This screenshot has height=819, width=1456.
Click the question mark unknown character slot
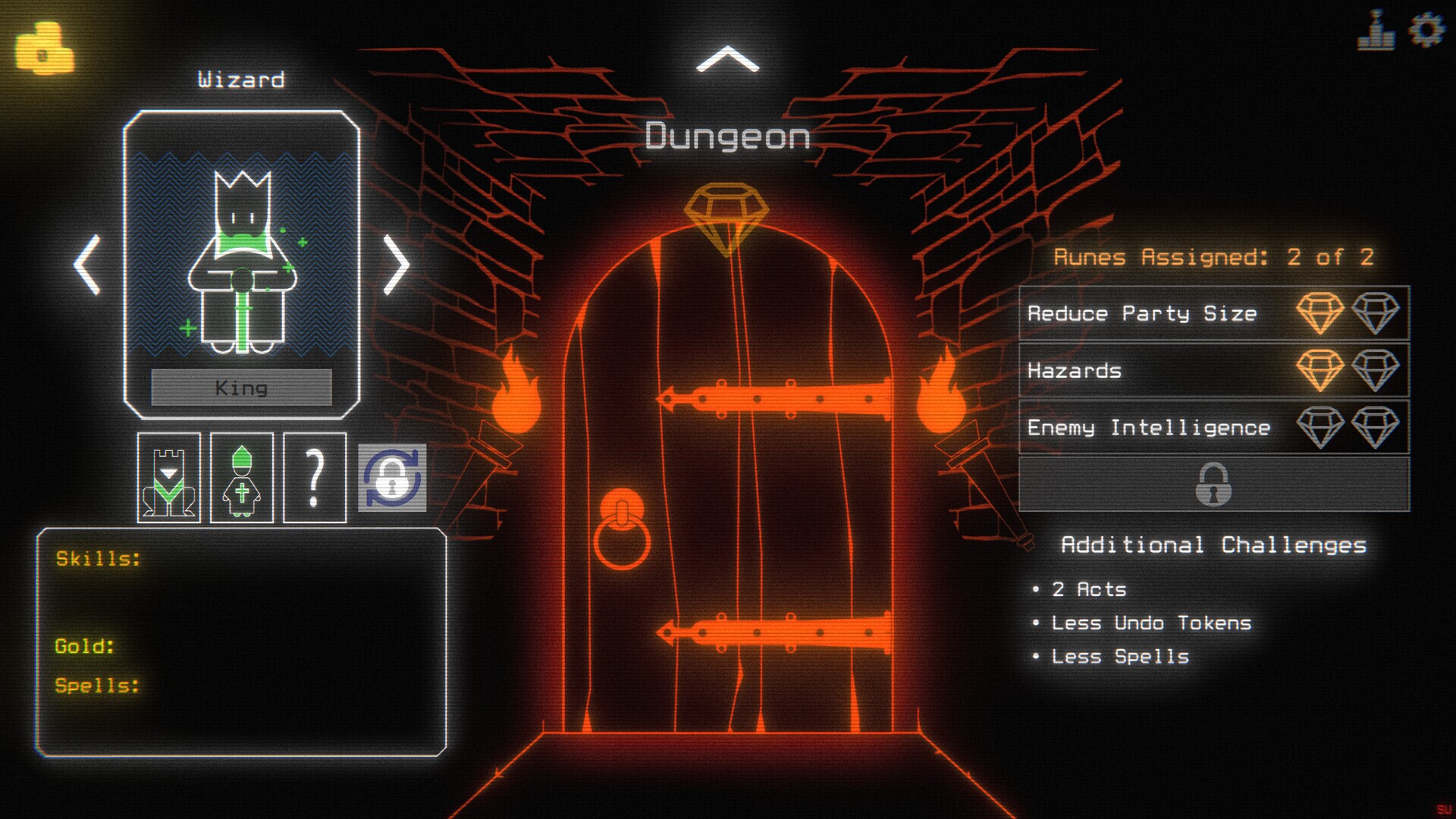313,479
